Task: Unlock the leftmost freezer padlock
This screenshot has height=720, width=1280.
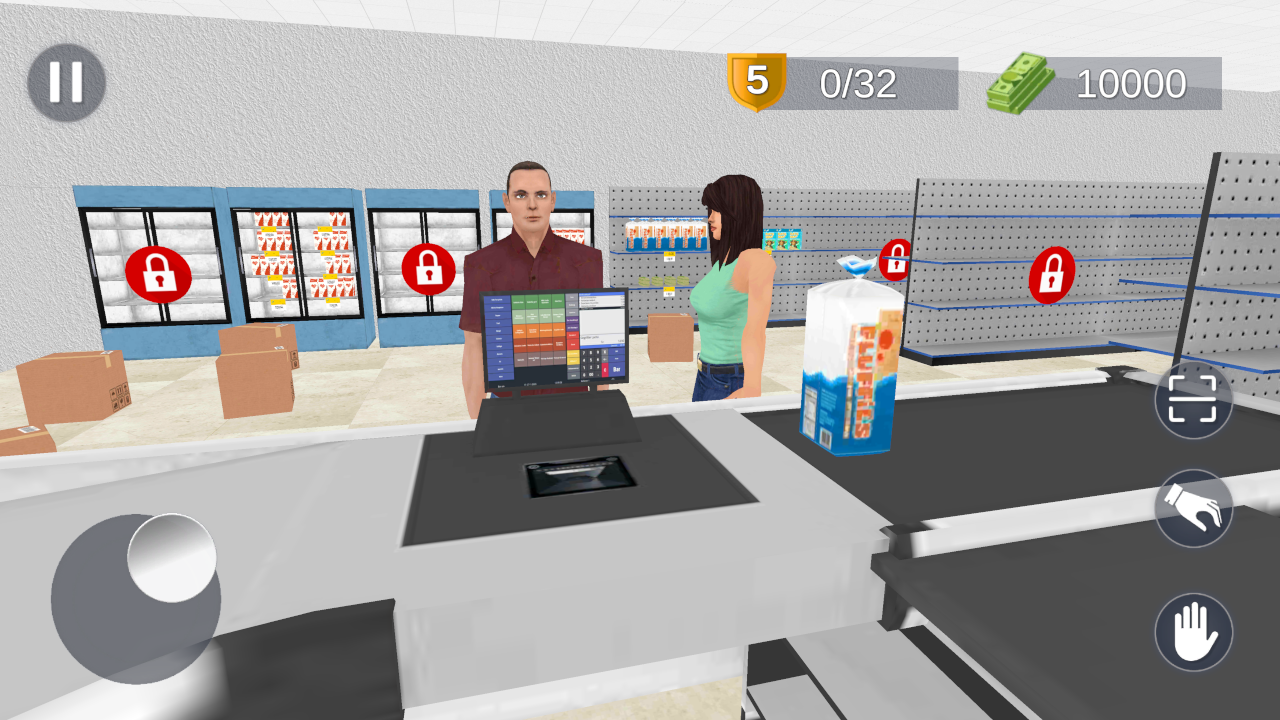Action: point(157,272)
